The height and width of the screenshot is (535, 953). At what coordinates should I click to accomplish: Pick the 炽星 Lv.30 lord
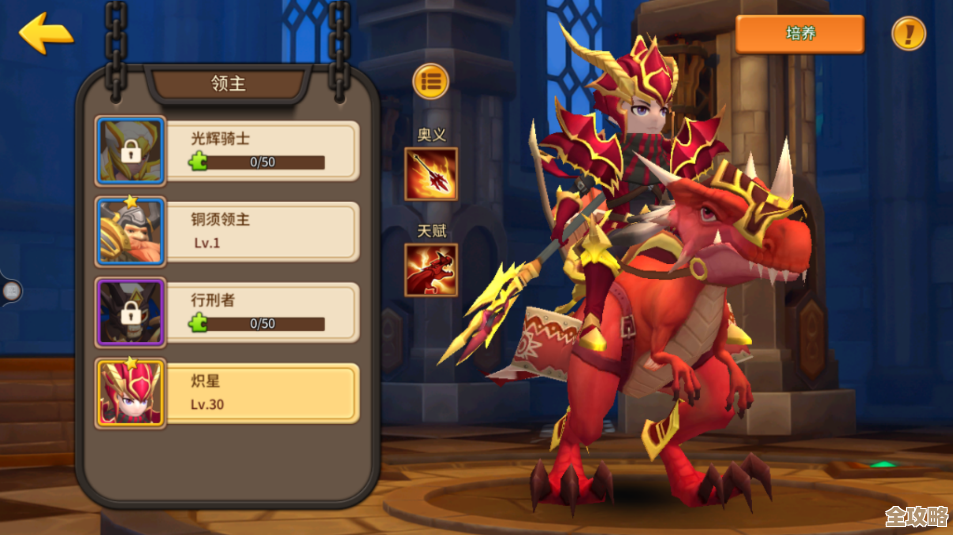(x=227, y=393)
